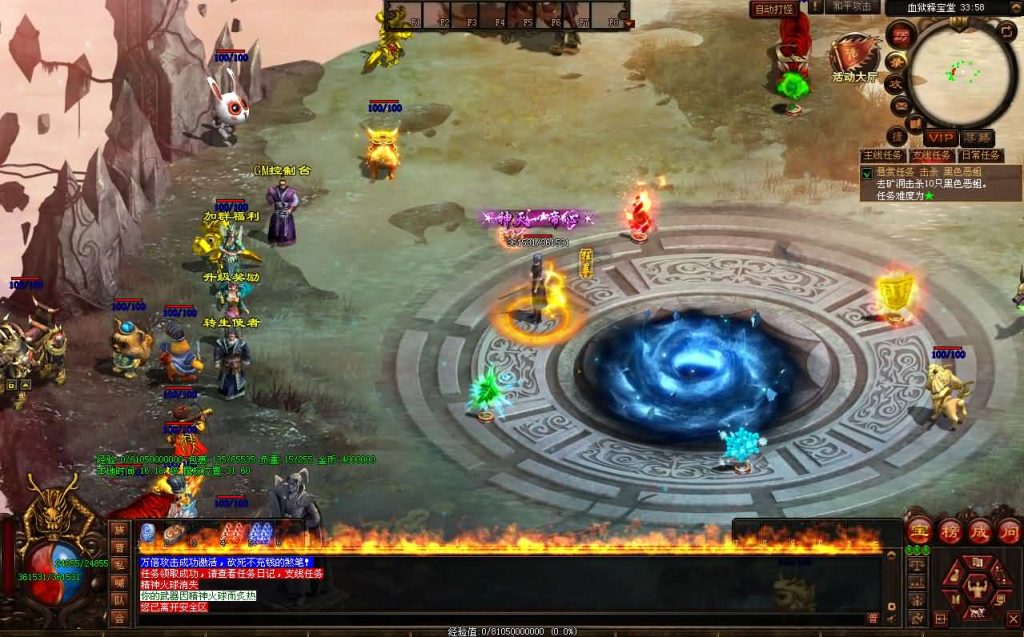
Task: Open the mail envelope icon beside minimap
Action: pos(900,106)
